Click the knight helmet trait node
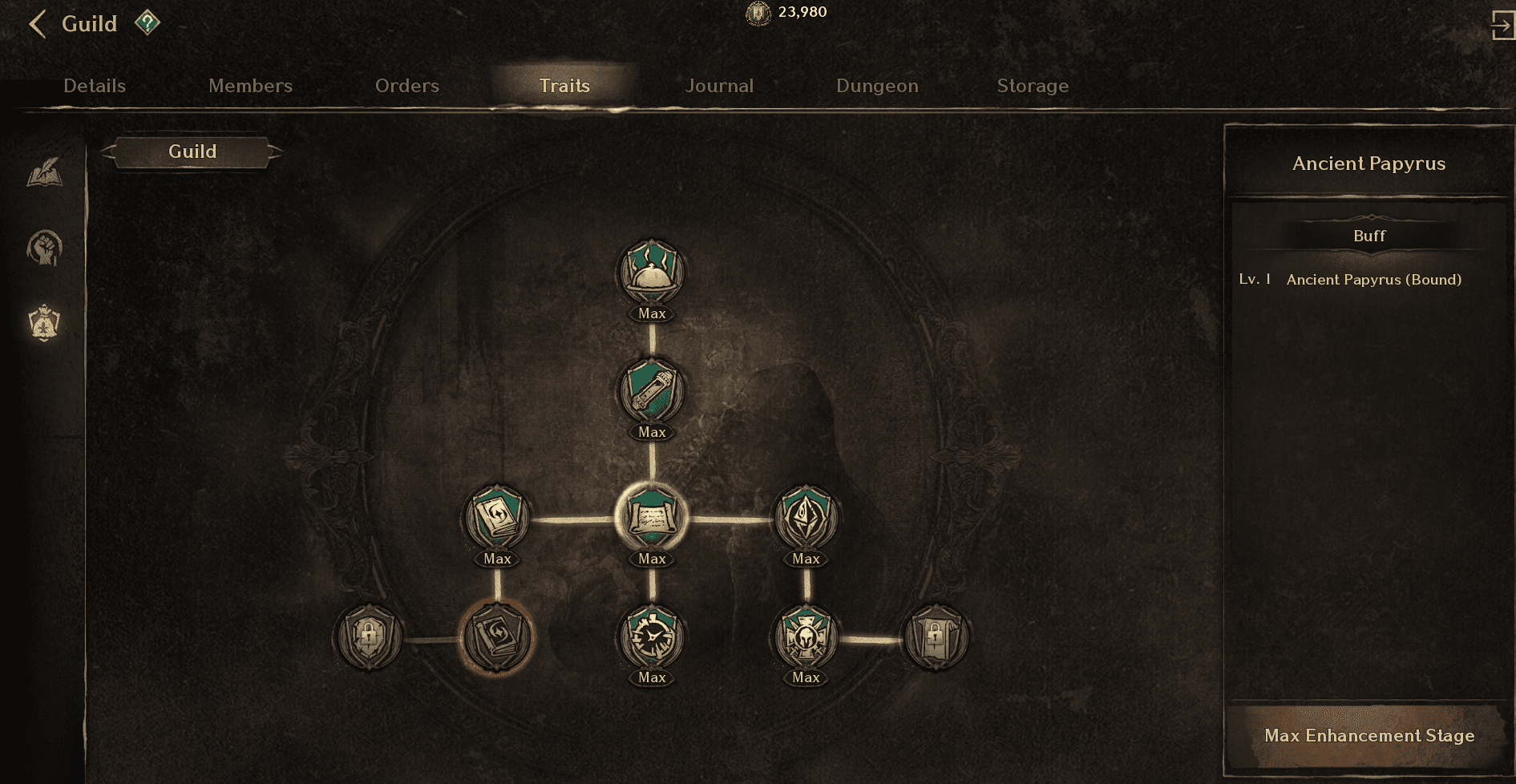Image resolution: width=1516 pixels, height=784 pixels. click(x=806, y=637)
